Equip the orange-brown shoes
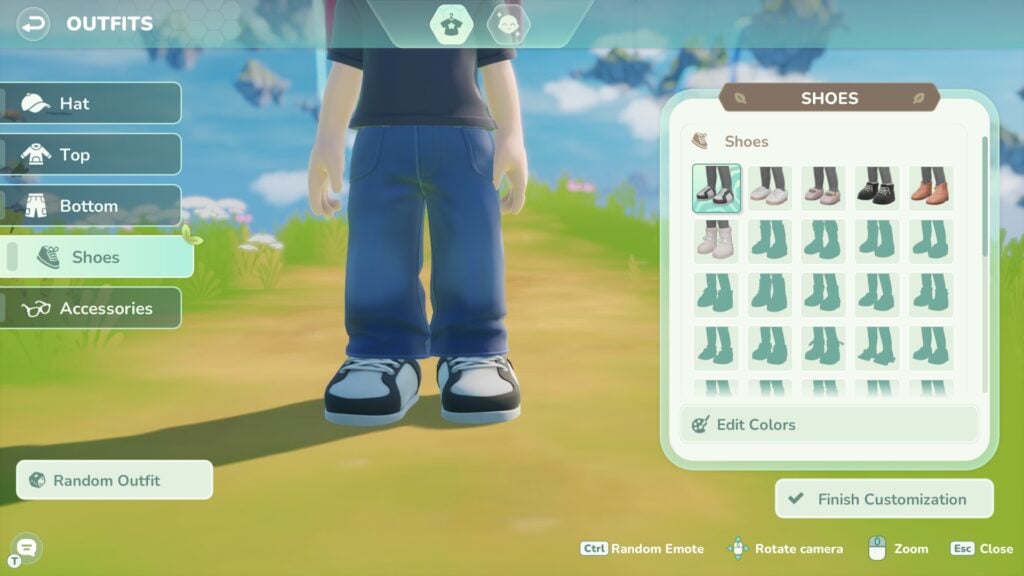 coord(930,188)
